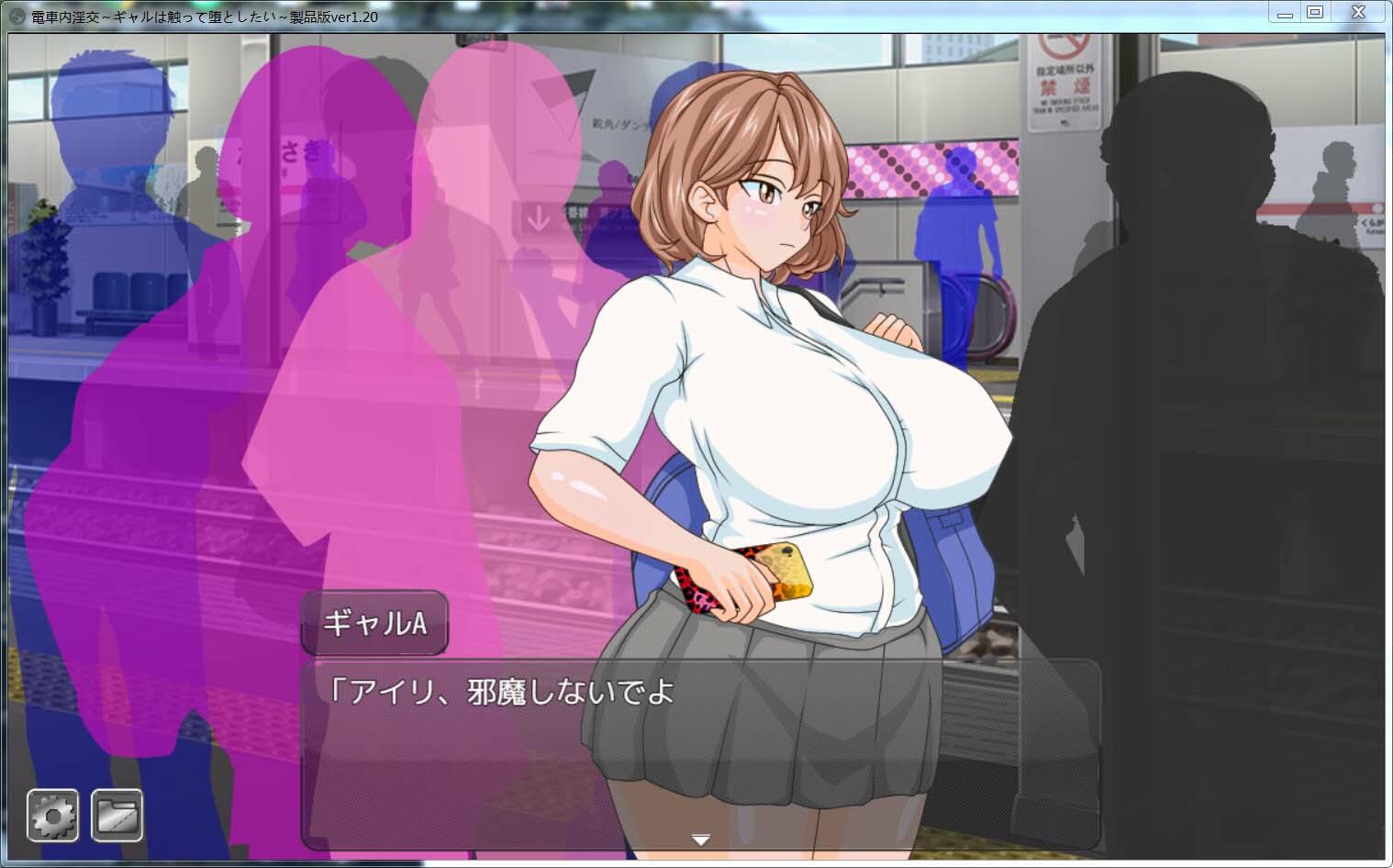Advance dialogue with the white arrow indicator
Viewport: 1393px width, 868px height.
pyautogui.click(x=701, y=839)
